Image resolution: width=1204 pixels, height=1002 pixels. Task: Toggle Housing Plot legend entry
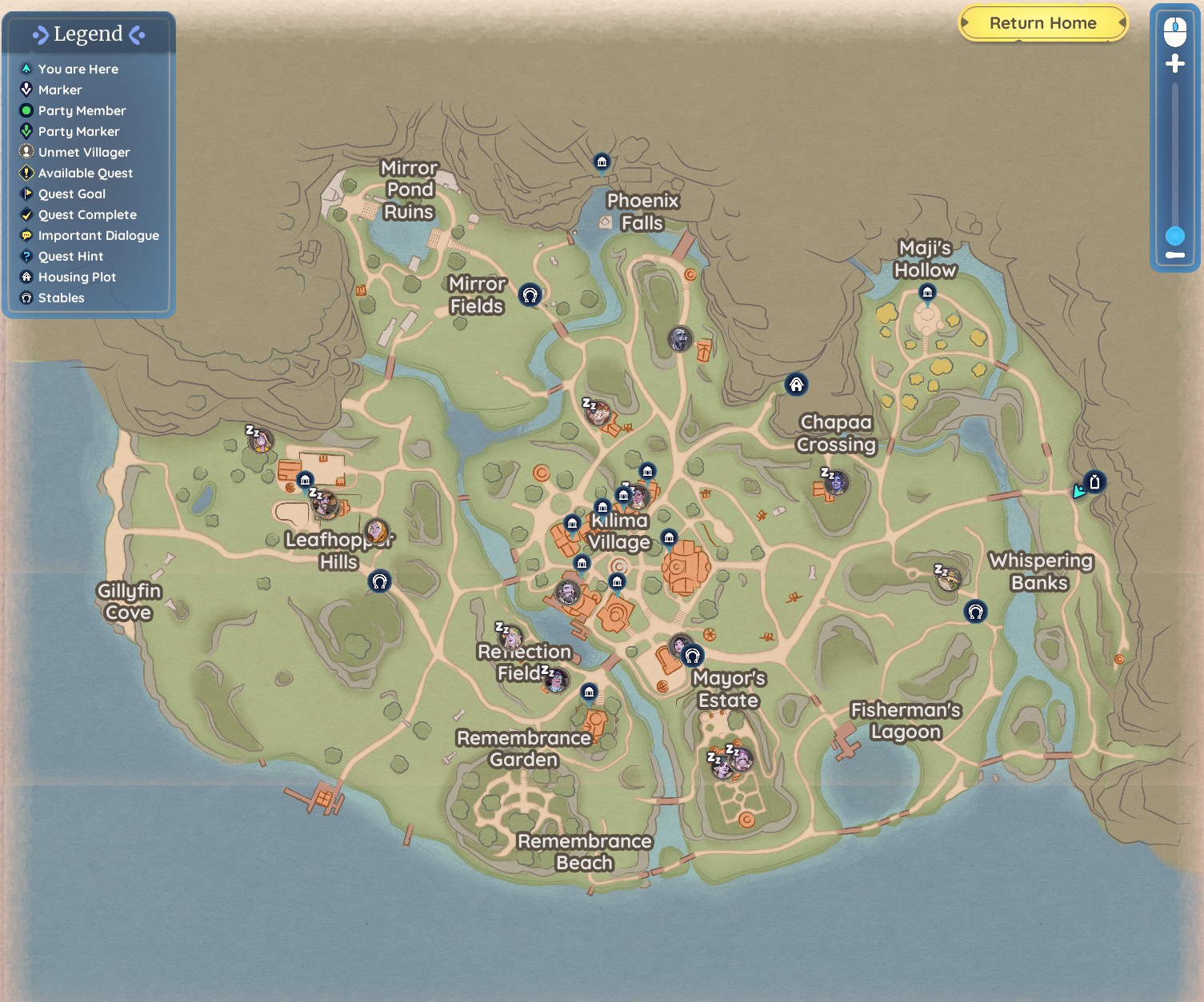[77, 277]
